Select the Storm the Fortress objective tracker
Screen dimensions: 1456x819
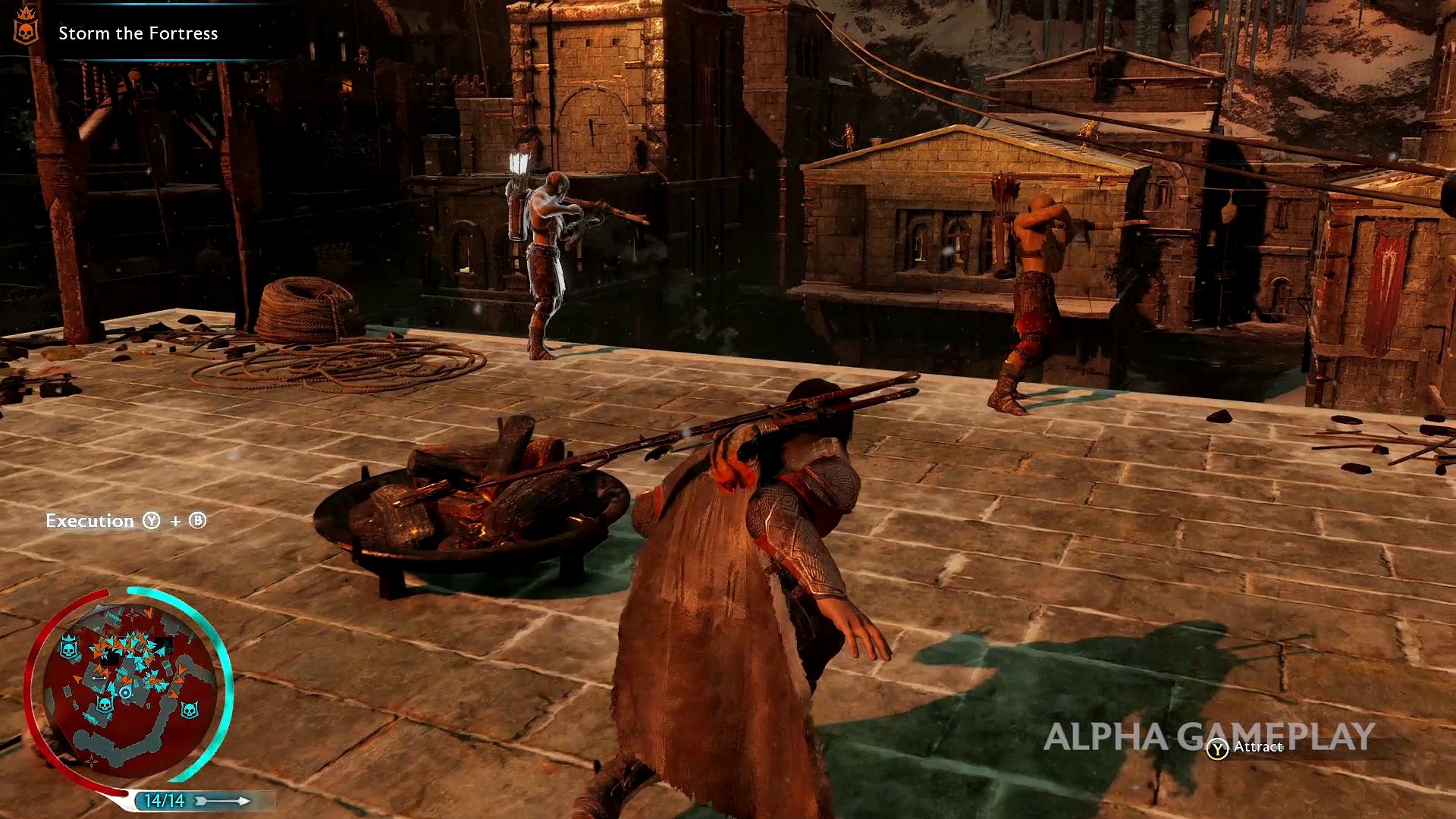pyautogui.click(x=138, y=33)
